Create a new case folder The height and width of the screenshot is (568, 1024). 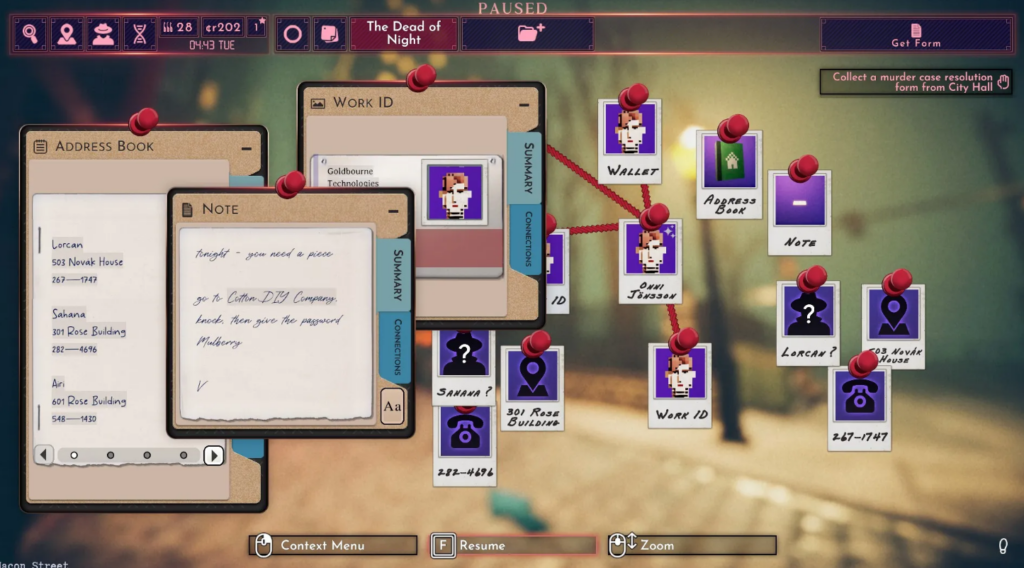pyautogui.click(x=530, y=34)
